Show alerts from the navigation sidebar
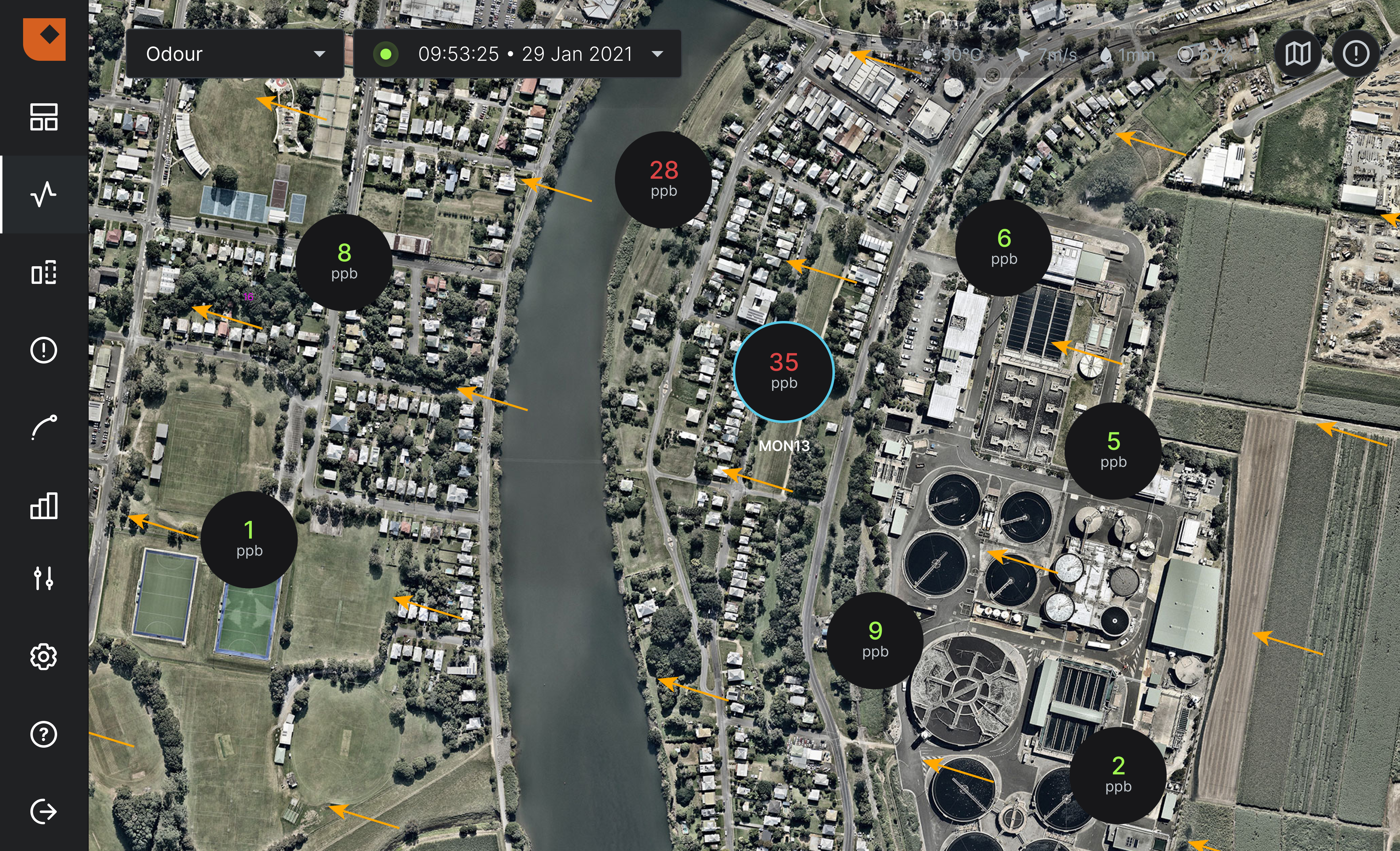 pos(44,350)
